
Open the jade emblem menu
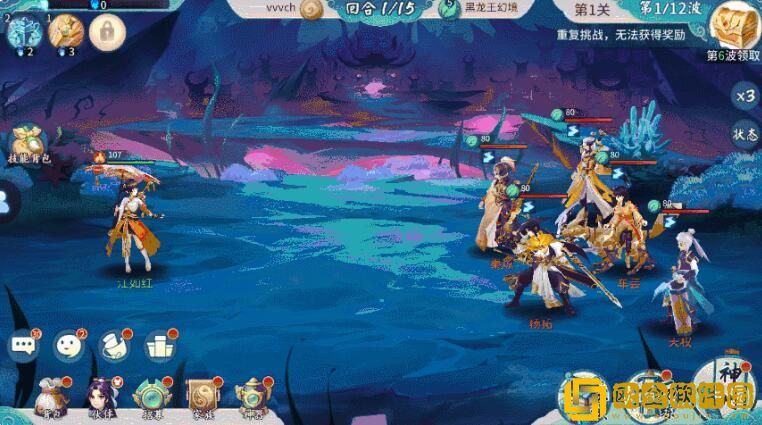[151, 397]
